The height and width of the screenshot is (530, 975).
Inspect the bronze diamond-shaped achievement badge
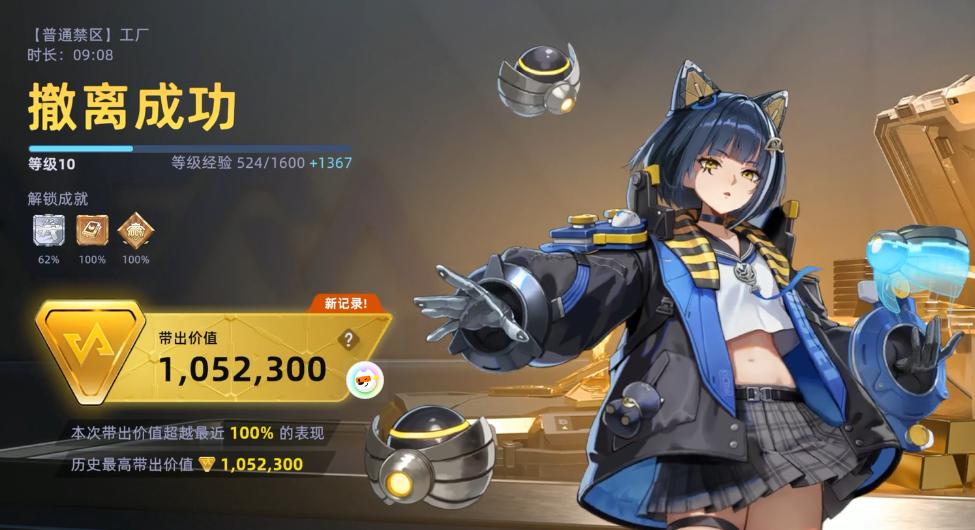pos(135,231)
